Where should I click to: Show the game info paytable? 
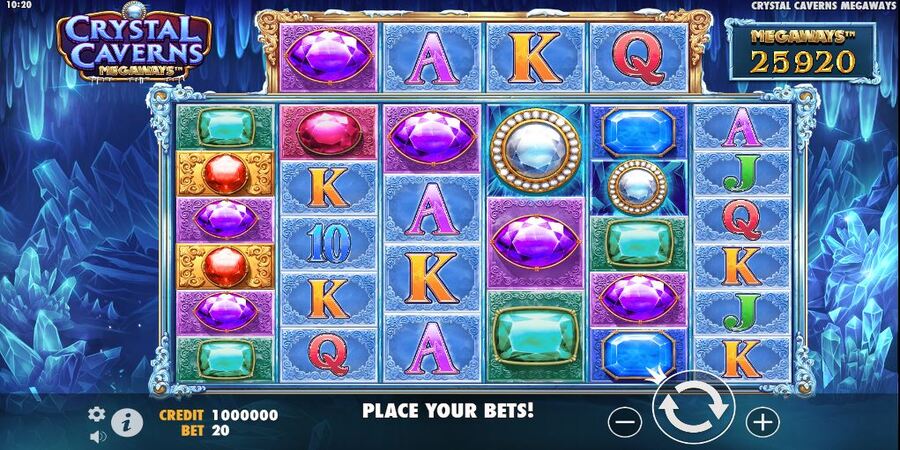[x=126, y=422]
